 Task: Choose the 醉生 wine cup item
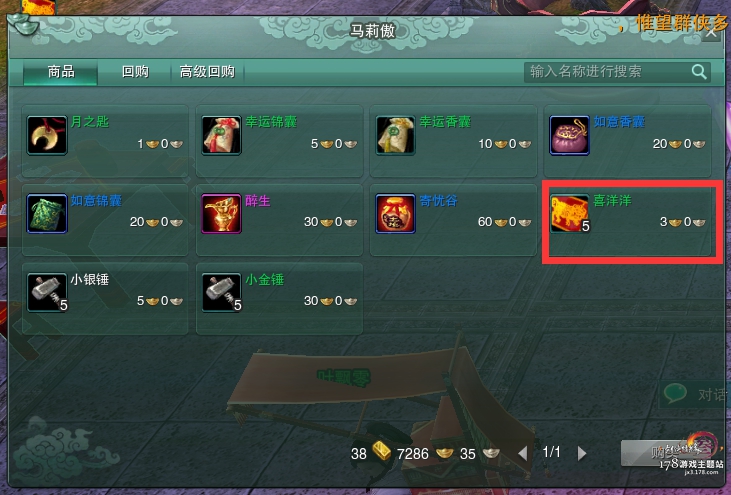[x=279, y=212]
